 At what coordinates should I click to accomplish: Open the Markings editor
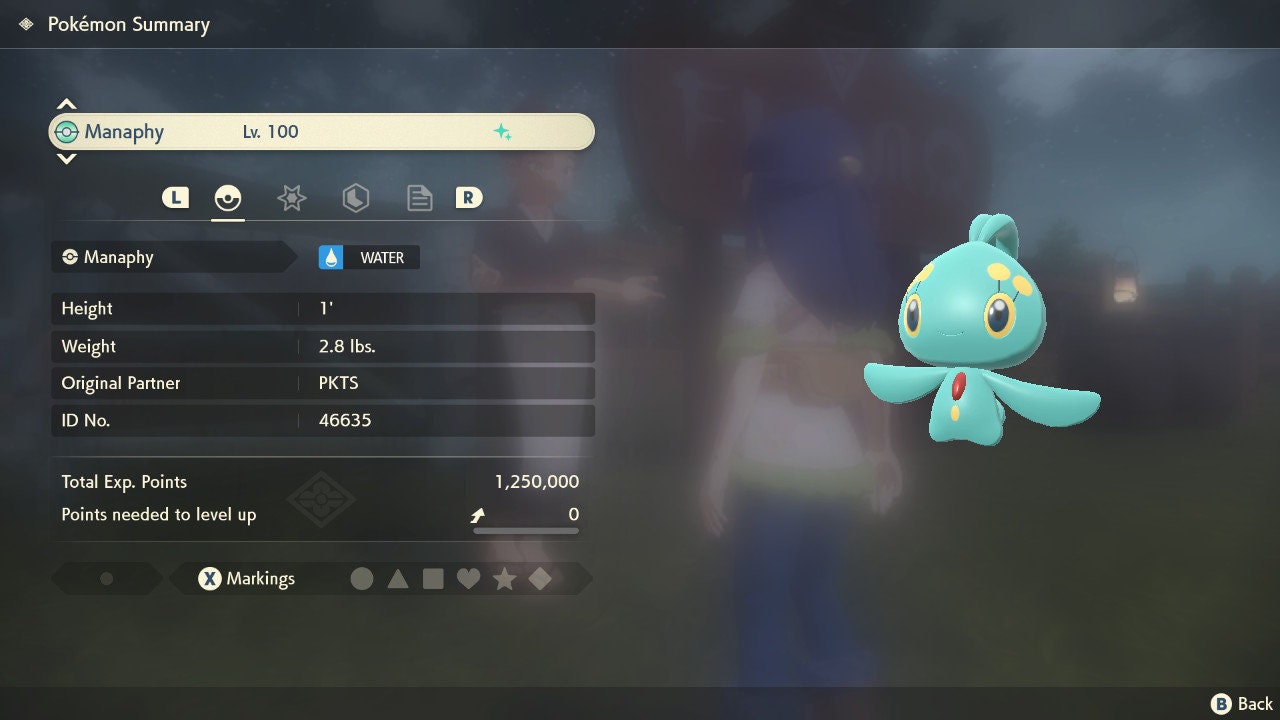pyautogui.click(x=246, y=579)
